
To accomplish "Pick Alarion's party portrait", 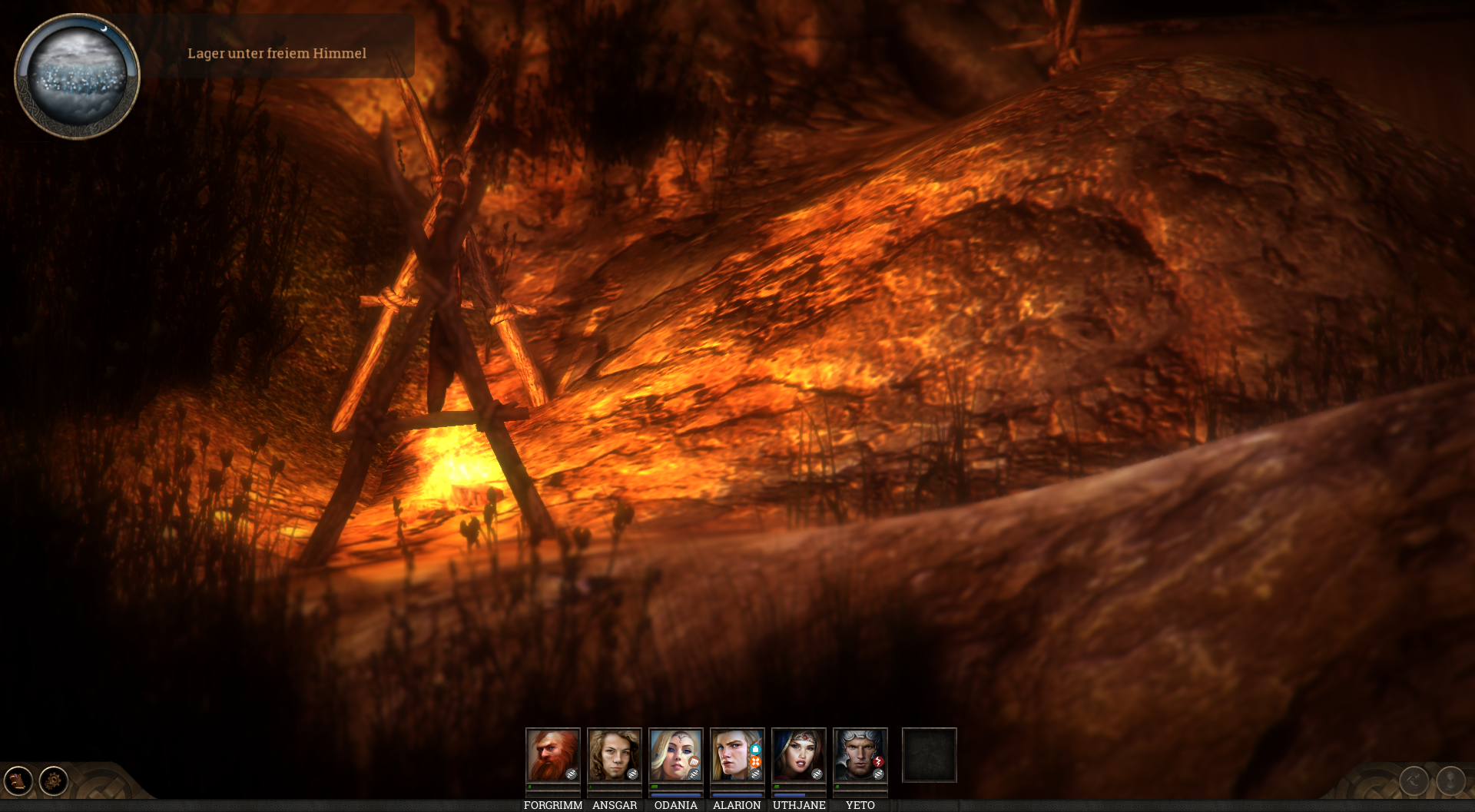I will coord(737,754).
